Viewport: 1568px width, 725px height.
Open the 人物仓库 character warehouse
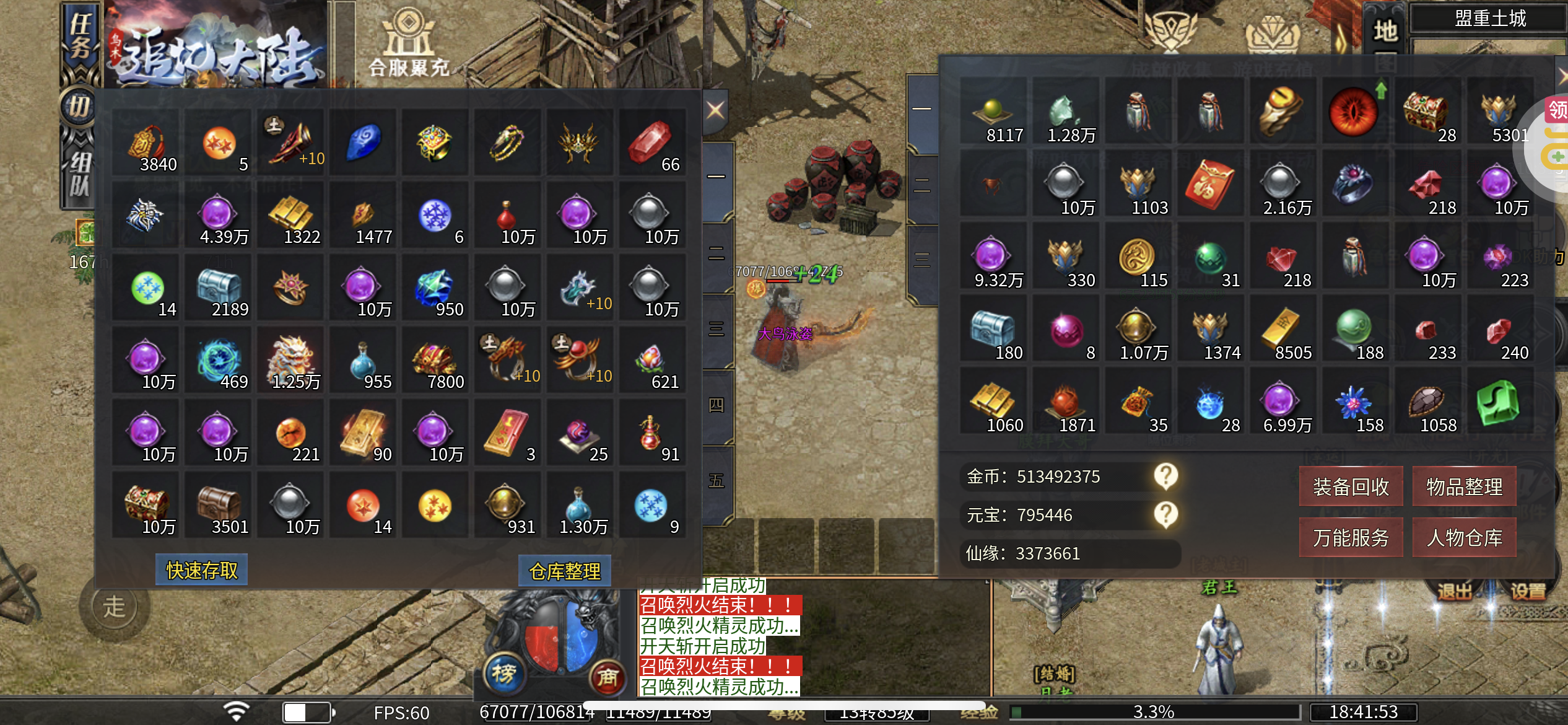click(x=1464, y=537)
